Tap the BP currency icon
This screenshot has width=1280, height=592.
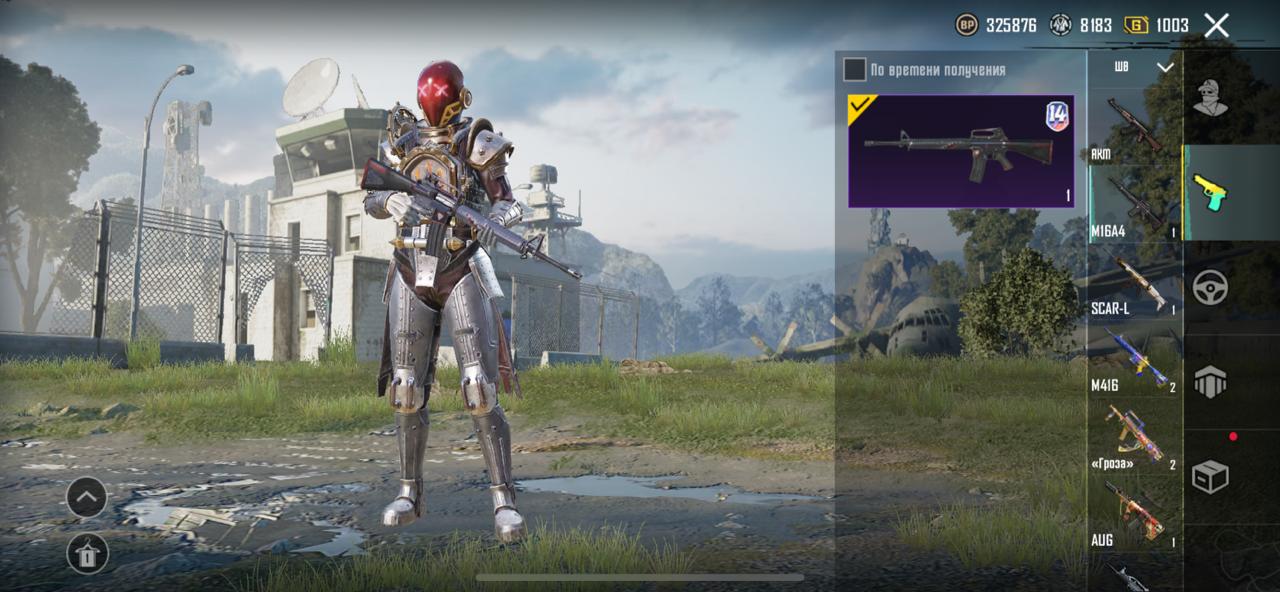pyautogui.click(x=967, y=25)
